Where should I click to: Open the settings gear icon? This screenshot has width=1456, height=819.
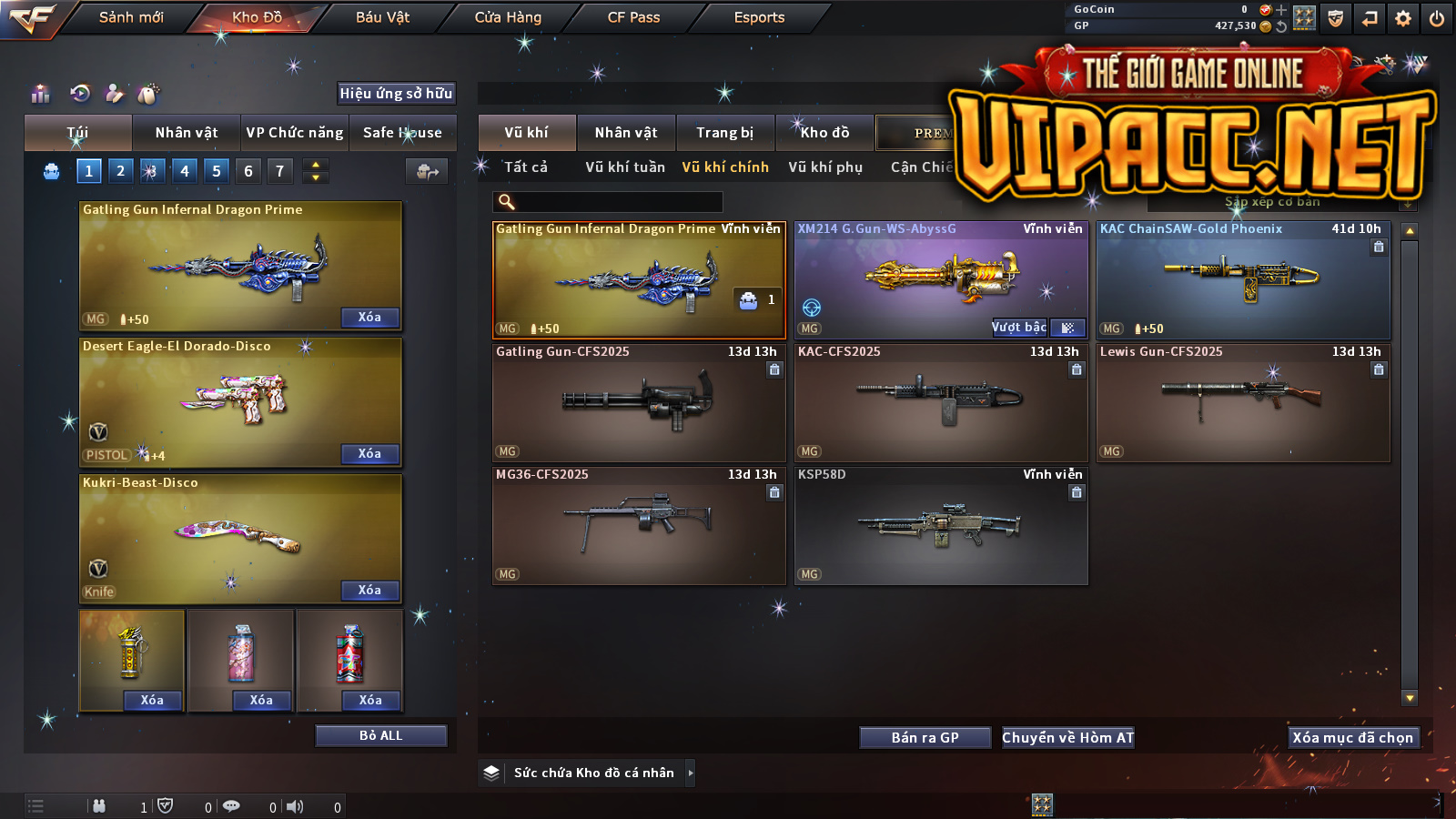pos(1403,18)
